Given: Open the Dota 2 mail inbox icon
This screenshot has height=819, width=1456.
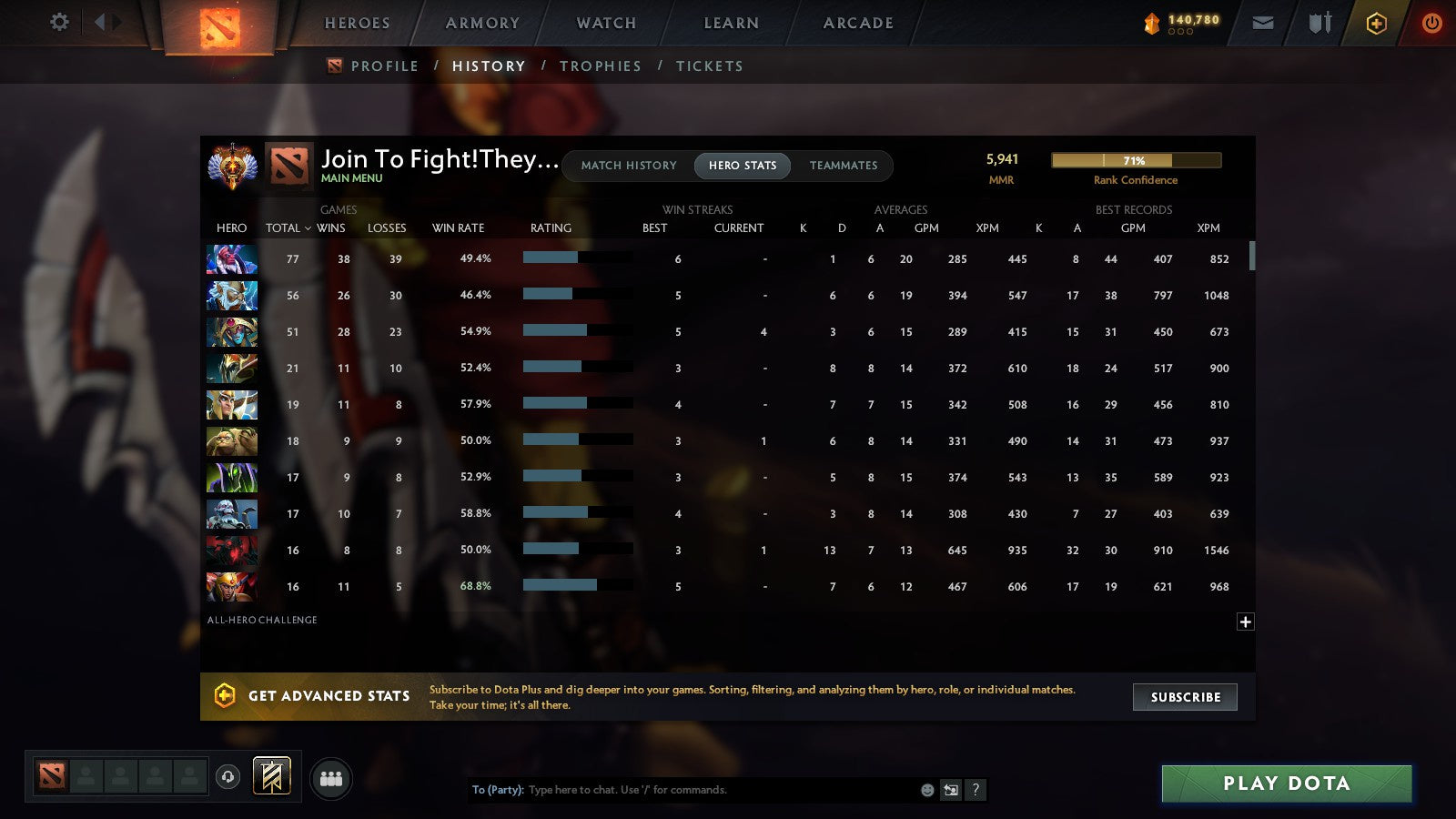Looking at the screenshot, I should coord(1263,23).
